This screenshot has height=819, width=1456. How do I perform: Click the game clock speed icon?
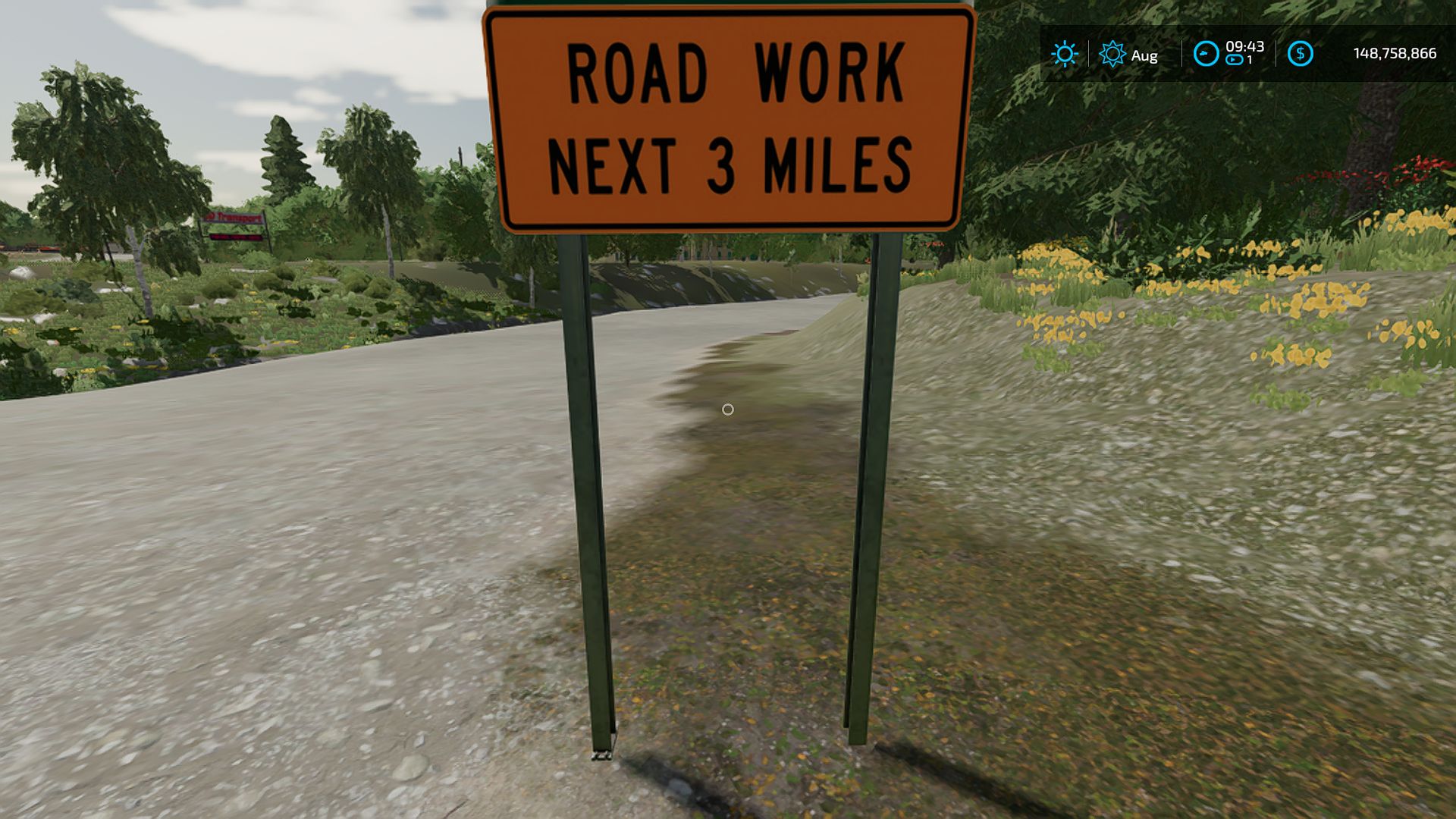1206,54
